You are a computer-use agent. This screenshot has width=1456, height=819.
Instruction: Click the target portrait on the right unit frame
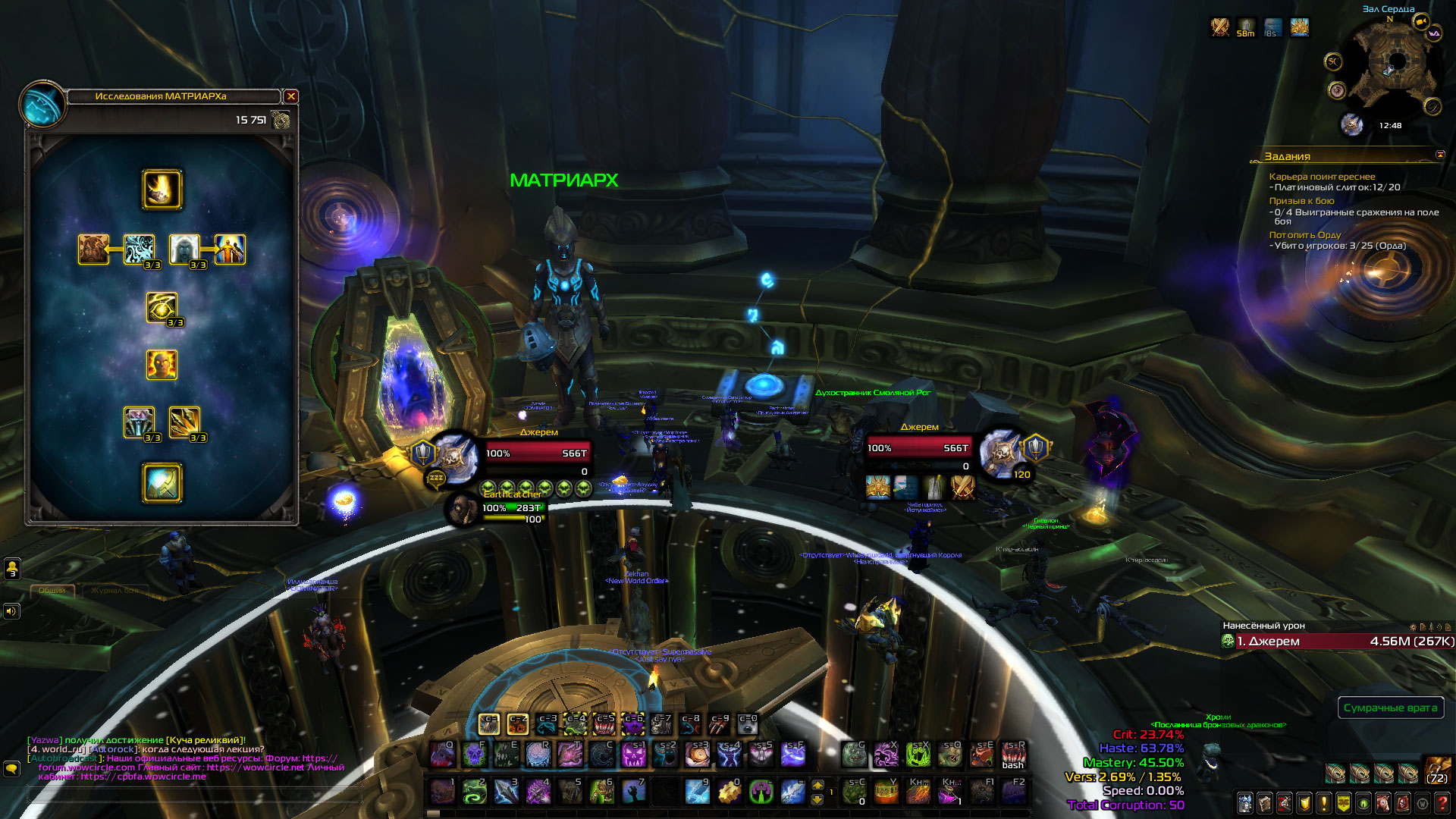tap(1001, 452)
